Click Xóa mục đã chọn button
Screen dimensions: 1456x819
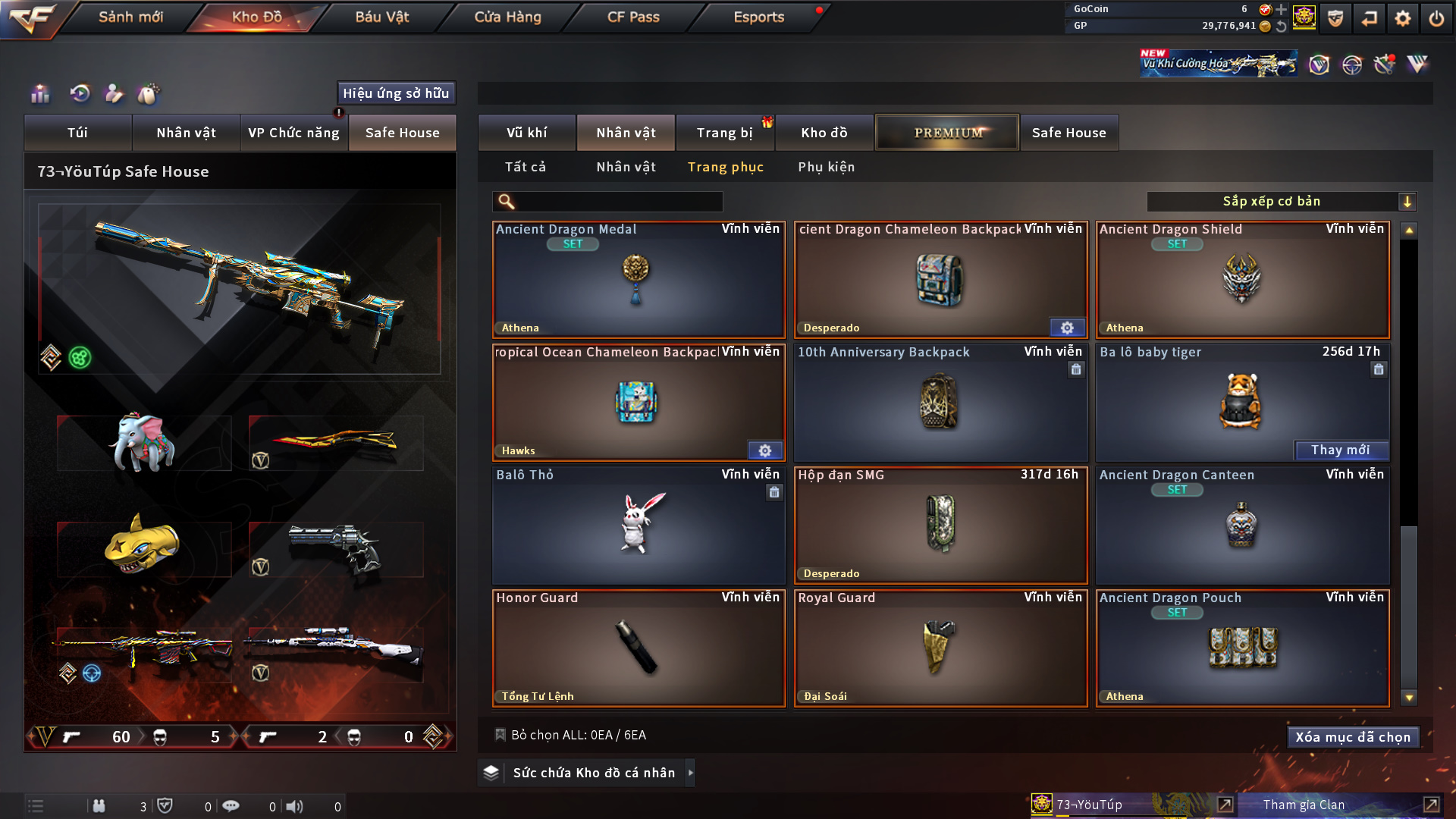(1353, 737)
